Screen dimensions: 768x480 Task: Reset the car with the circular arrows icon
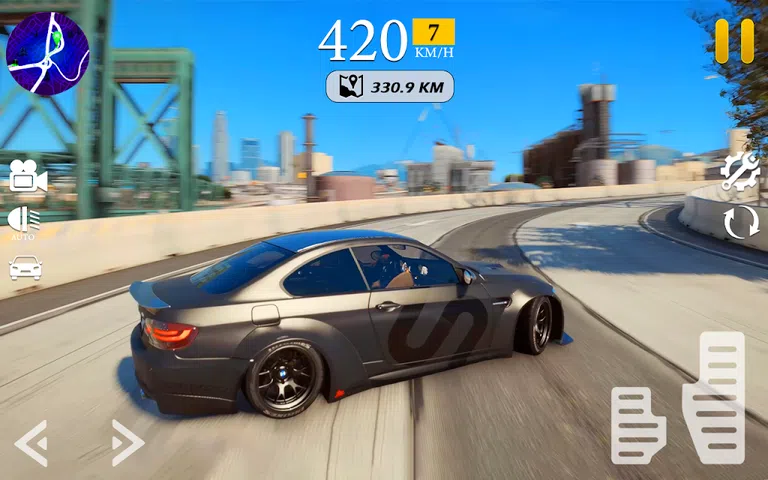click(741, 222)
